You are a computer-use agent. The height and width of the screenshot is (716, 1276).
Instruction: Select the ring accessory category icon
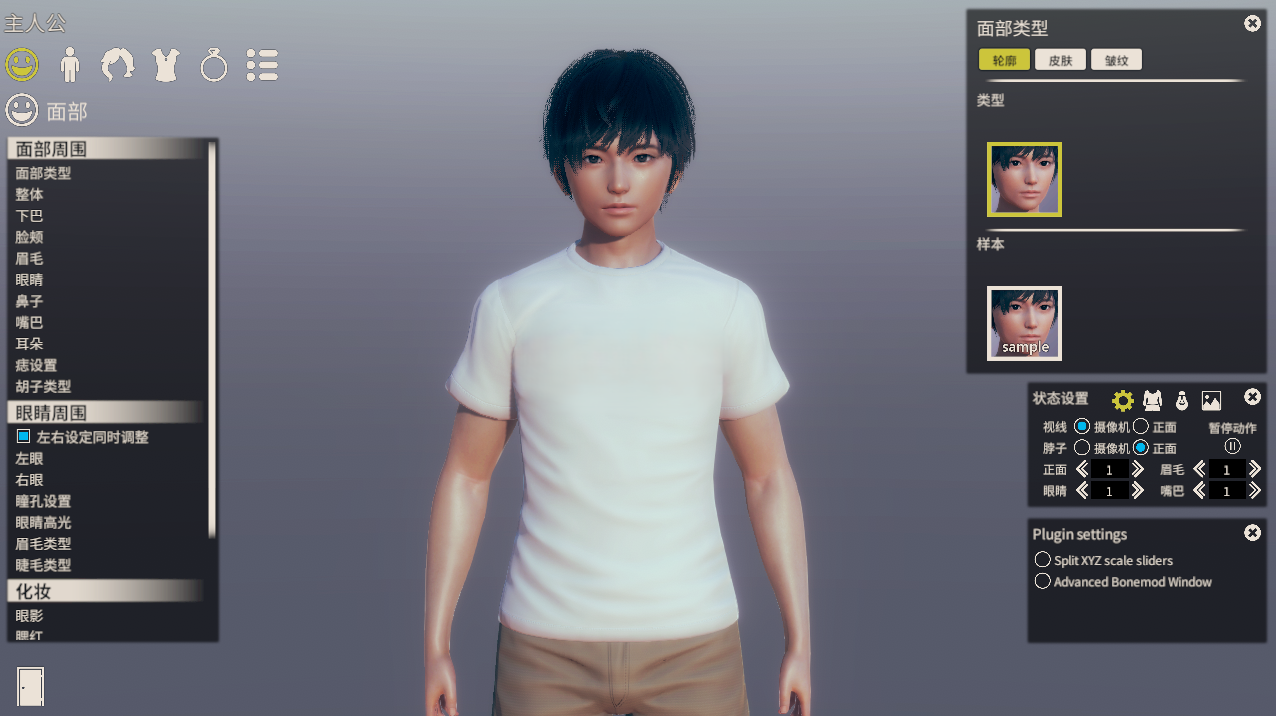tap(214, 66)
